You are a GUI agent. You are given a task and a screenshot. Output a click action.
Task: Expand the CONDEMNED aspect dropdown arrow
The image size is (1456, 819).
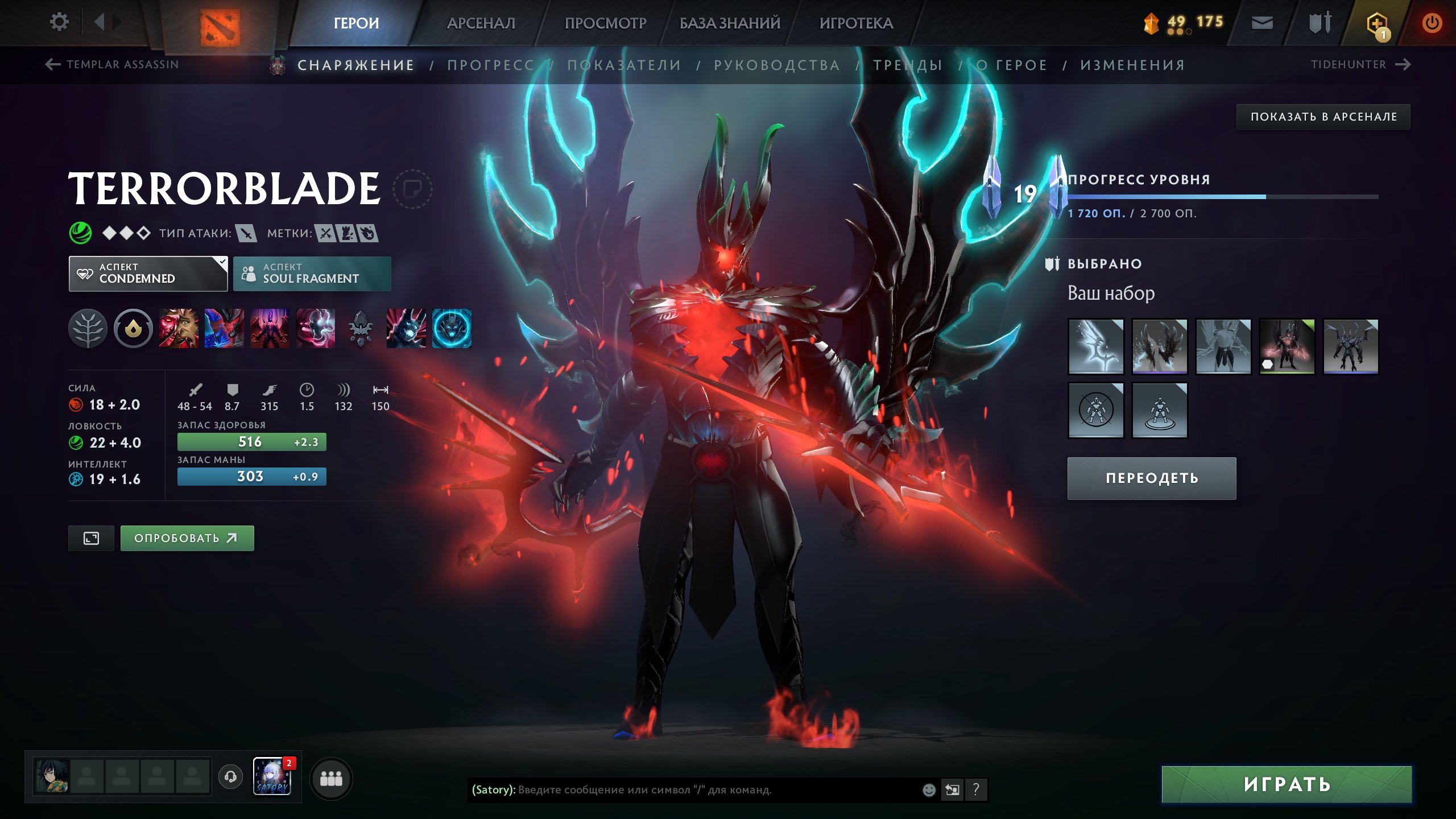(x=221, y=263)
